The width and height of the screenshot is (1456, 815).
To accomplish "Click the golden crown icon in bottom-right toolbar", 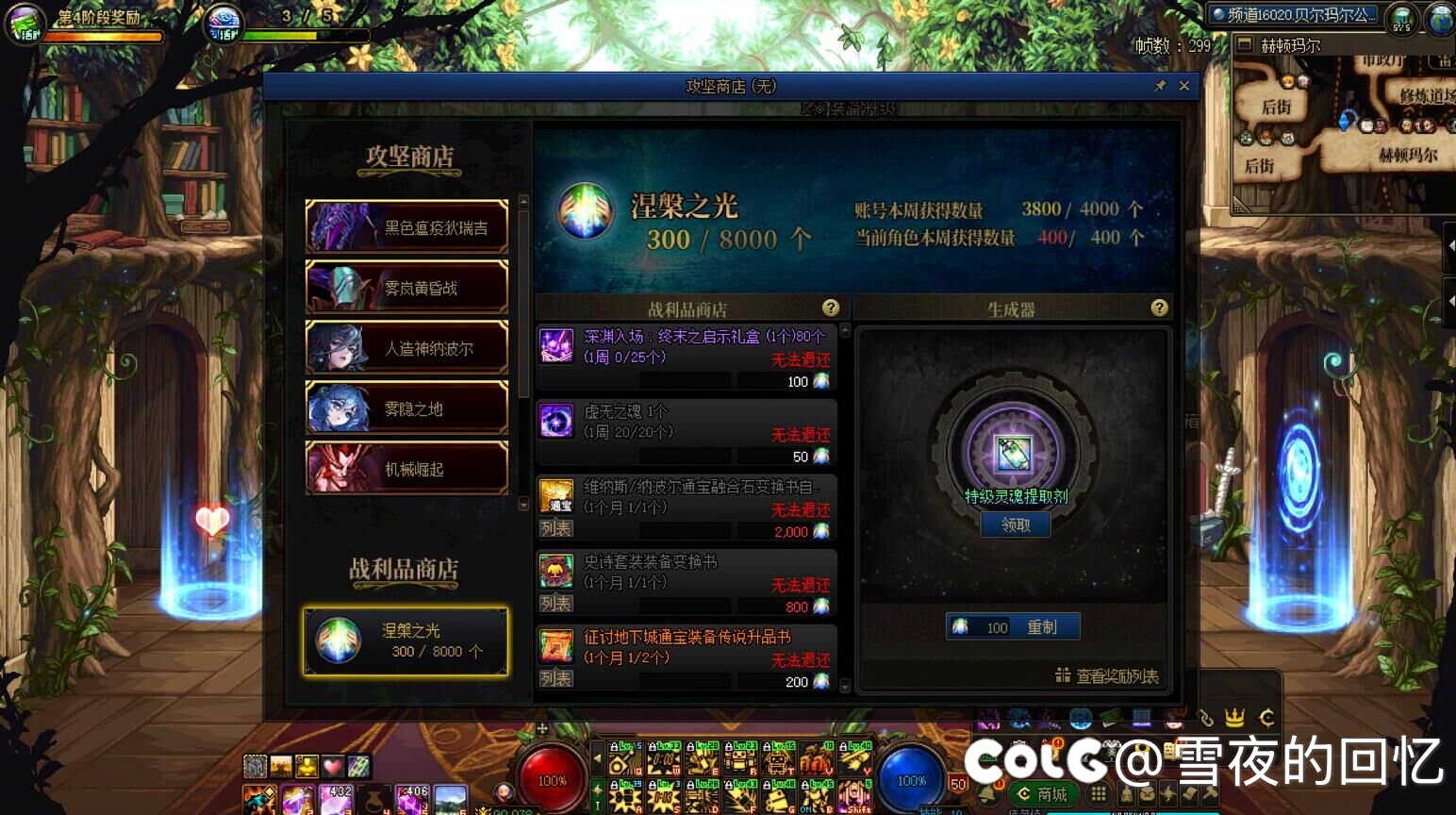I will 1233,719.
